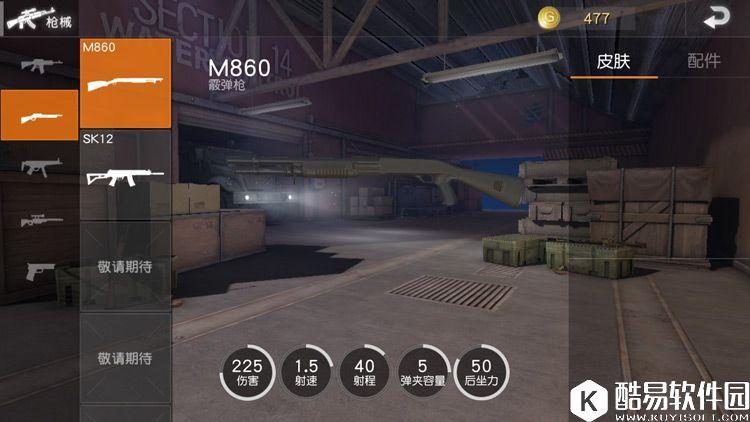Show the sniper rifle category

(40, 219)
